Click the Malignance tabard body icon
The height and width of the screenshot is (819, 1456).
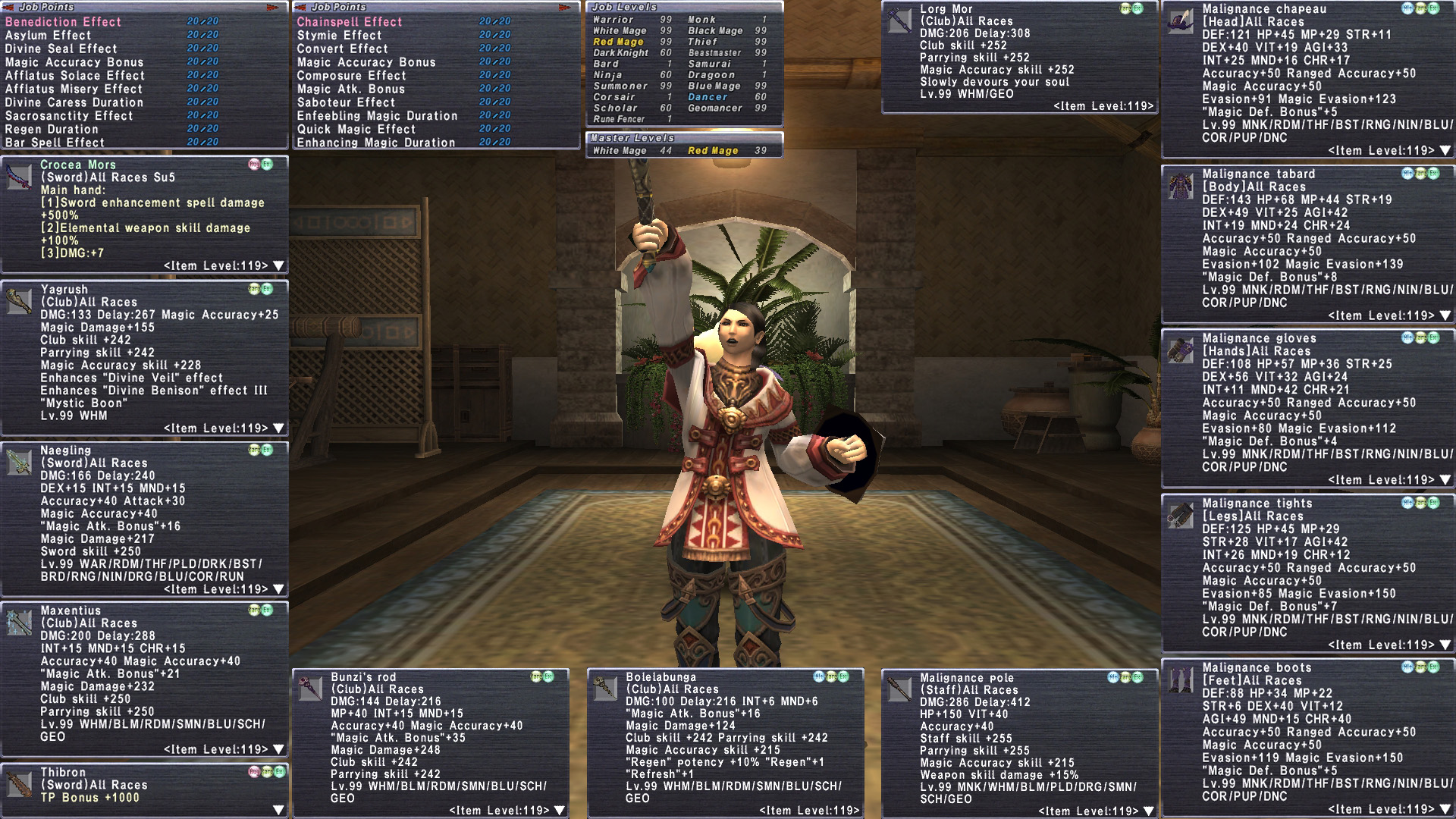[x=1181, y=186]
